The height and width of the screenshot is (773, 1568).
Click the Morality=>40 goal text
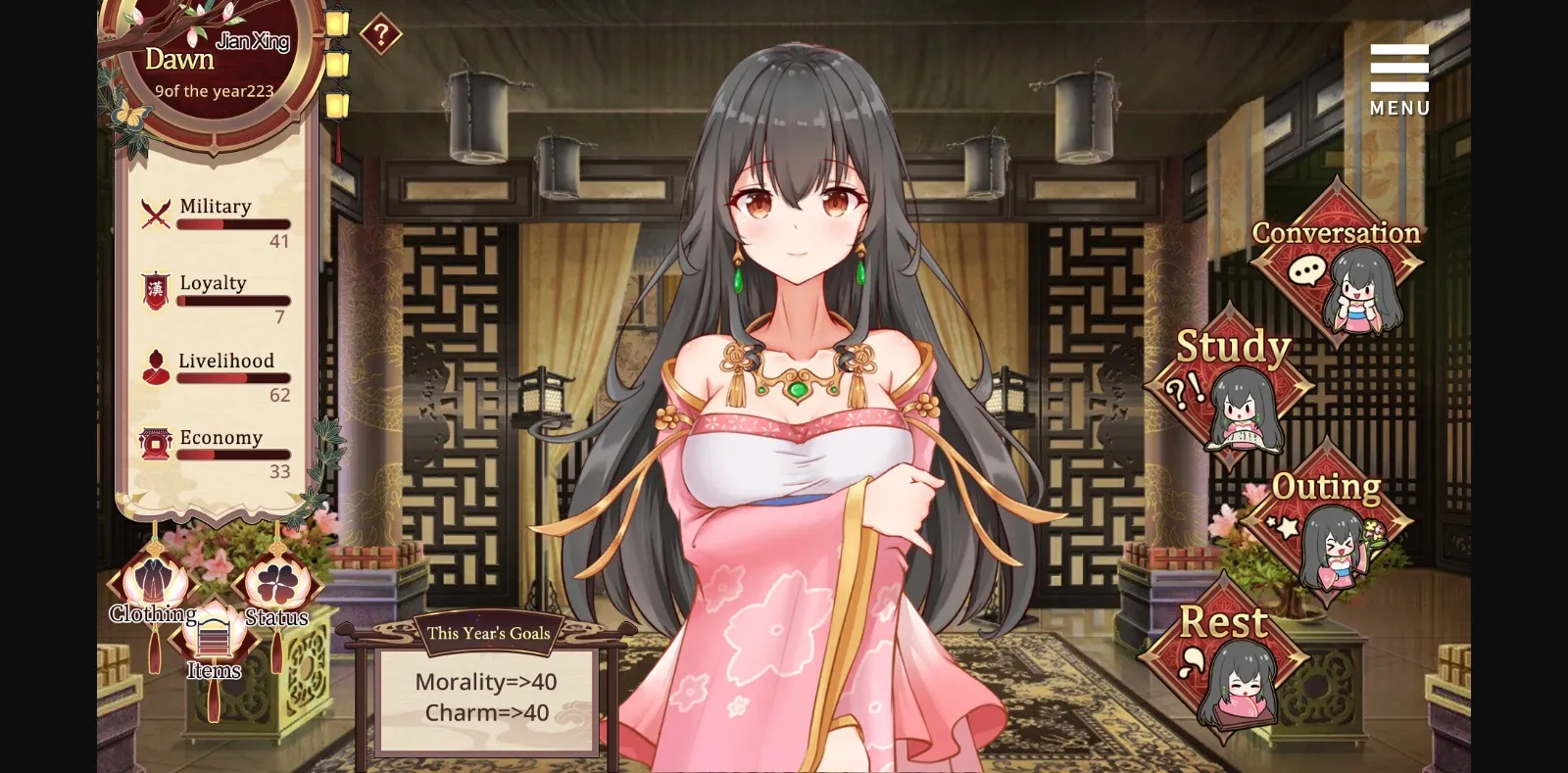487,682
